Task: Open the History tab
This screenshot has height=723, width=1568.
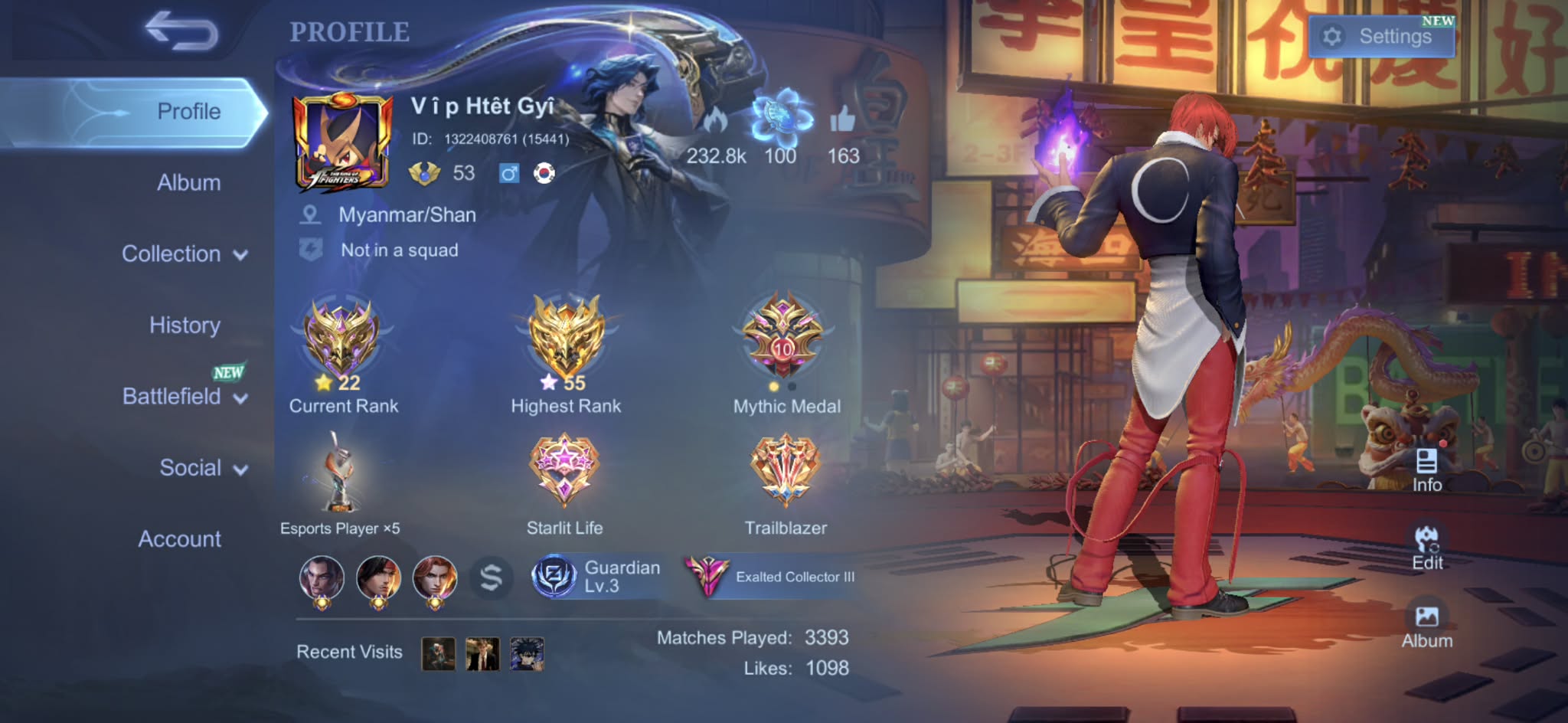Action: point(185,326)
